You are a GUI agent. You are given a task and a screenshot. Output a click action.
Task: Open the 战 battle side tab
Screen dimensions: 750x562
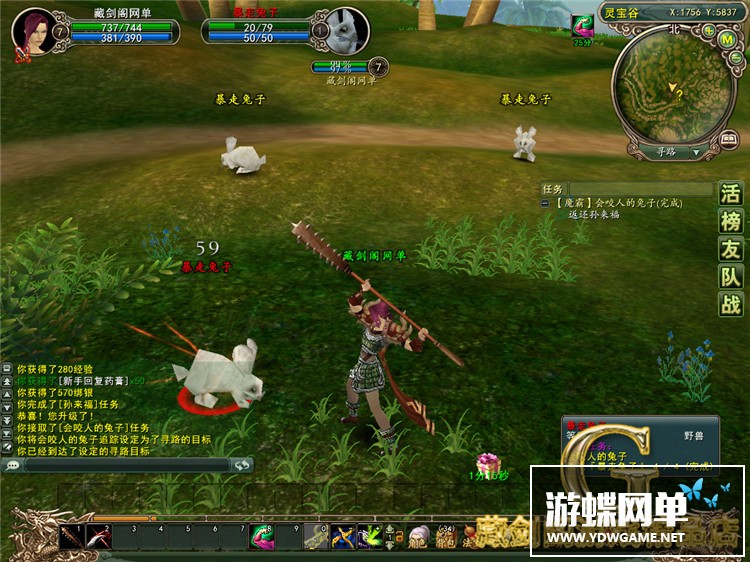click(731, 305)
